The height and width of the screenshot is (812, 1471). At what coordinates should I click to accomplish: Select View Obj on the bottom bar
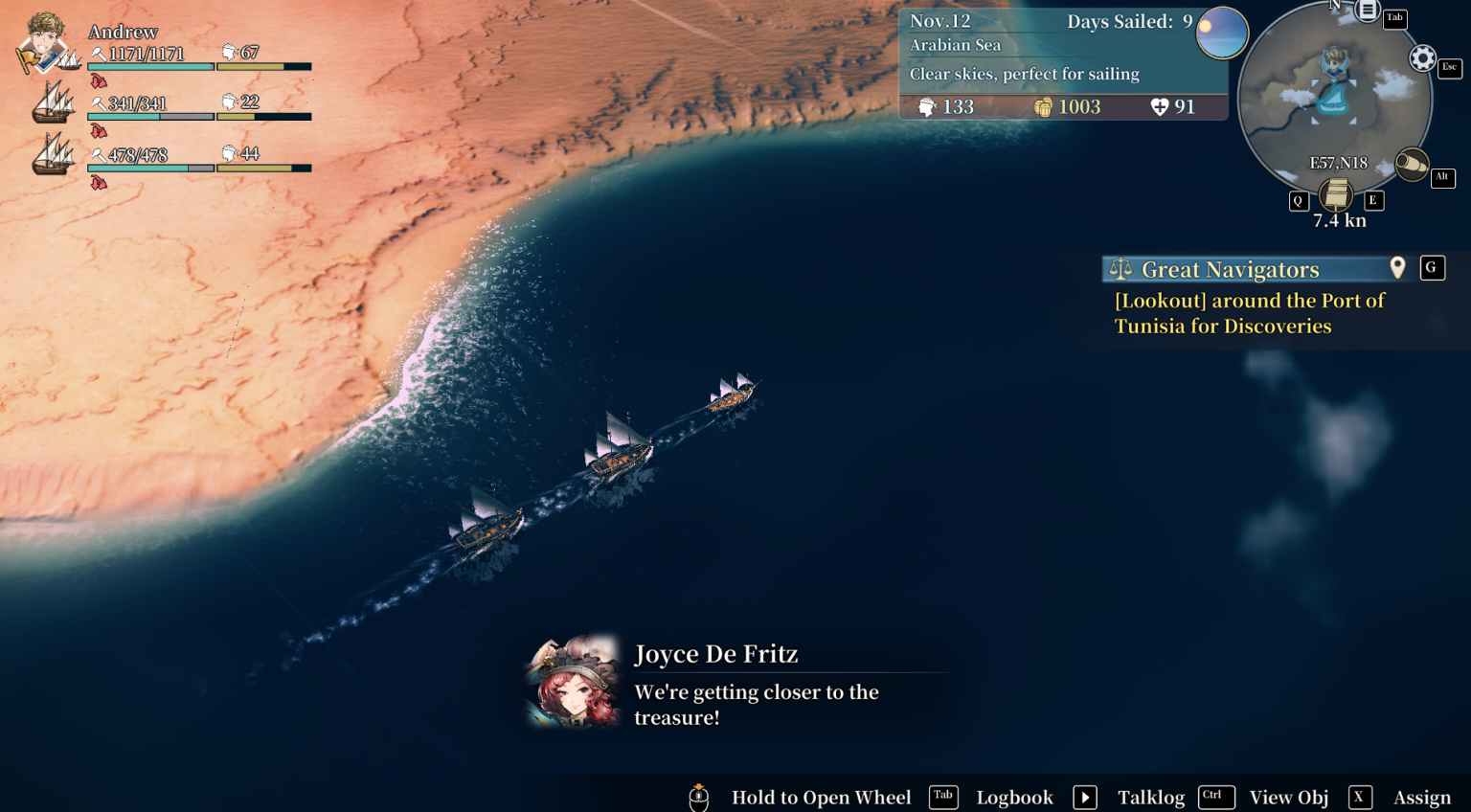point(1288,797)
